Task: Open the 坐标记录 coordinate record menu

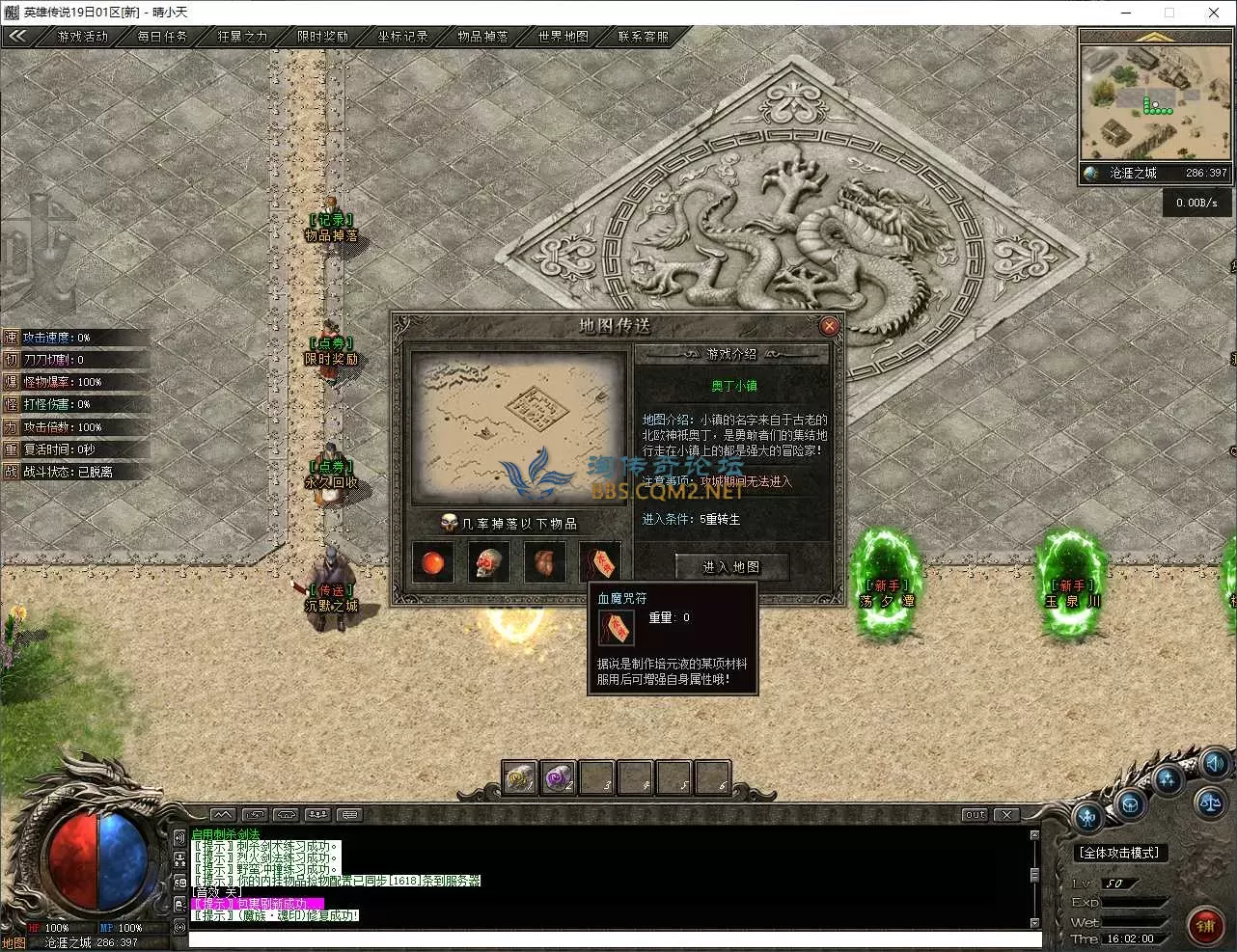Action: (x=402, y=37)
